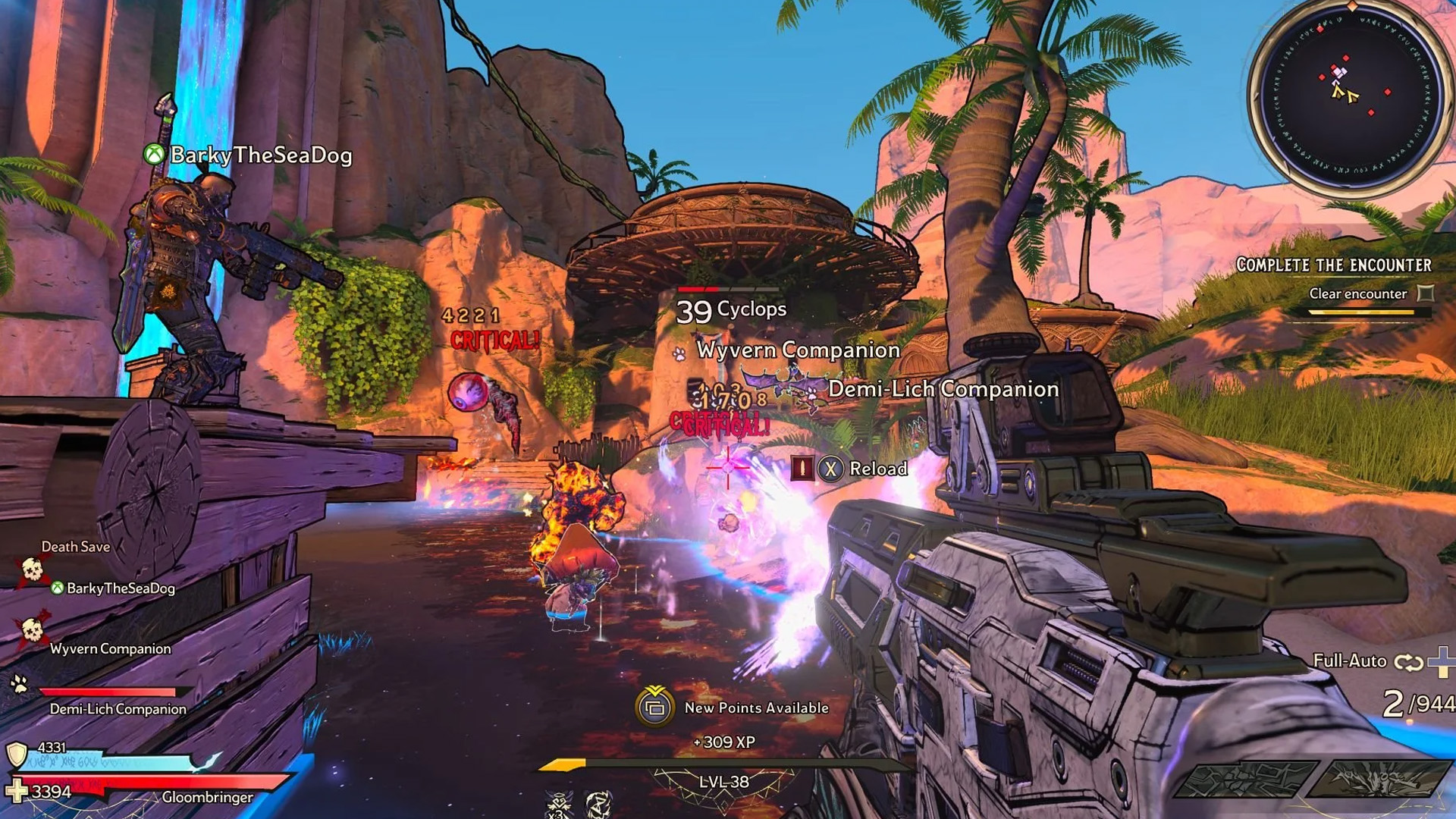The height and width of the screenshot is (819, 1456).
Task: Select BarkyTheSeaDog in the party list
Action: (120, 588)
